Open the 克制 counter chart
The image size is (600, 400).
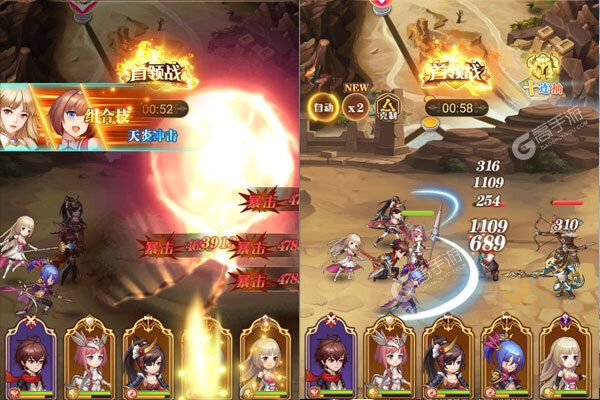tap(386, 108)
